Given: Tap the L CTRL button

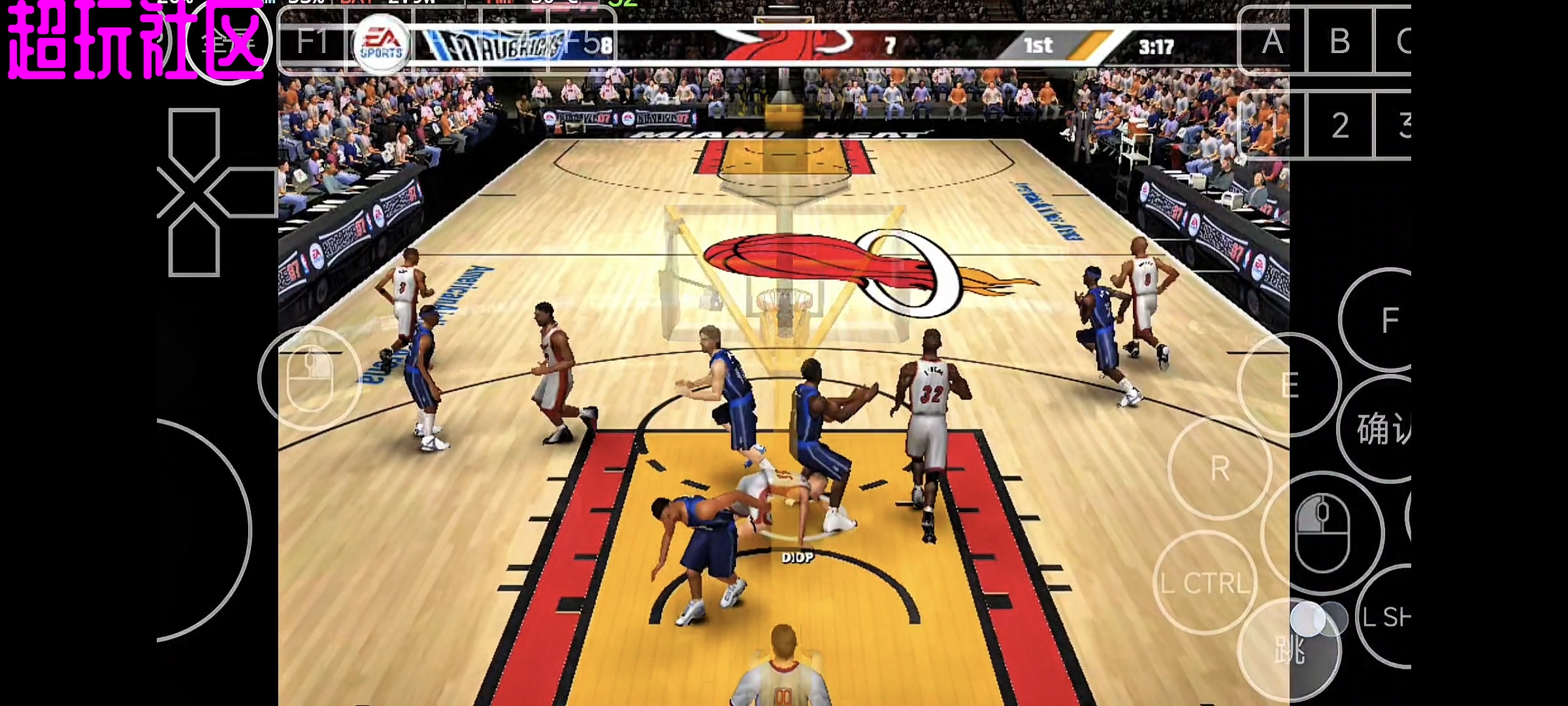Looking at the screenshot, I should tap(1205, 582).
